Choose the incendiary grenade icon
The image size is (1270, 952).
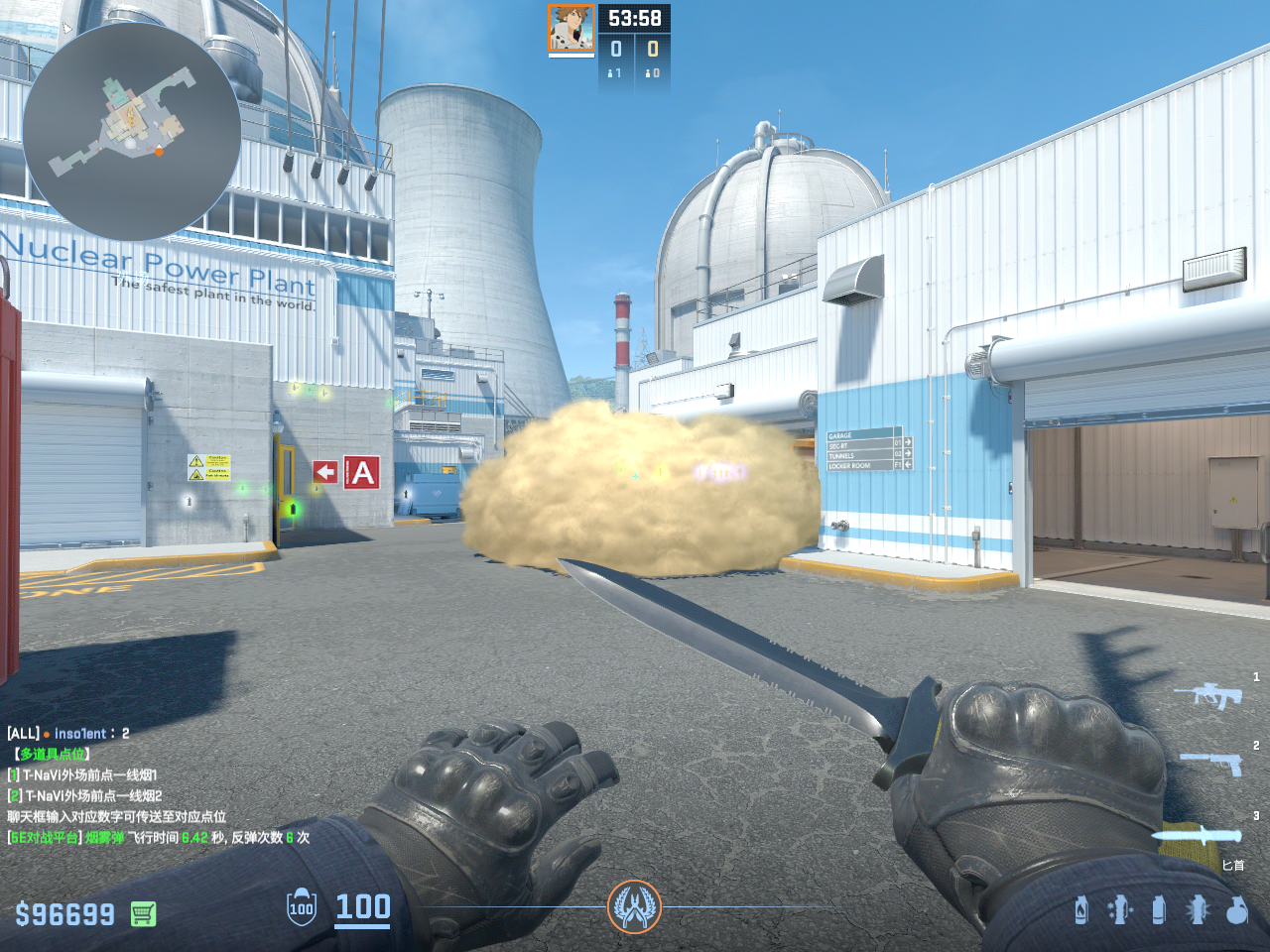pyautogui.click(x=1081, y=909)
